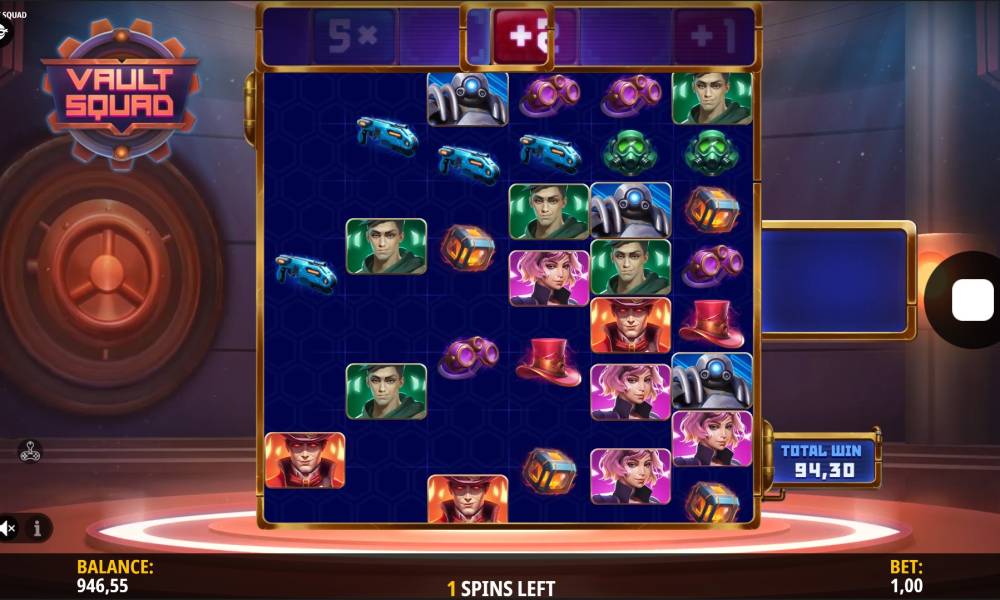Image resolution: width=1000 pixels, height=600 pixels.
Task: Stop the spin with the white square button
Action: (971, 300)
